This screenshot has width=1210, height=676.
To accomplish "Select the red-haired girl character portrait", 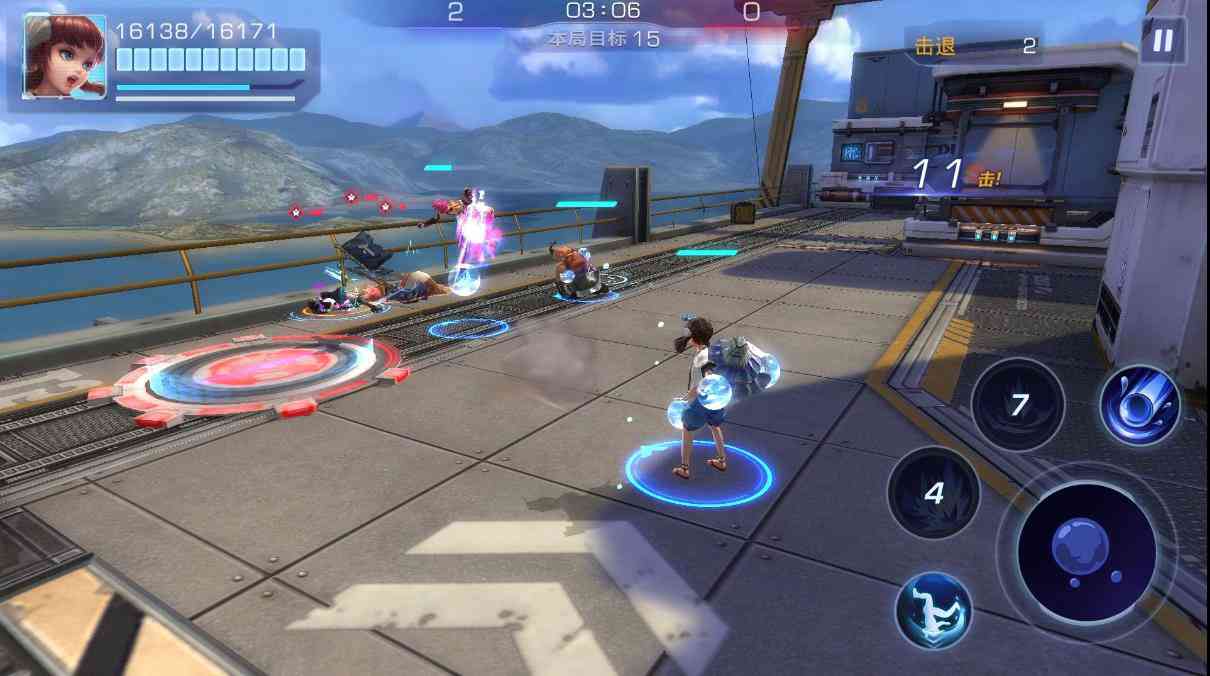I will pos(64,56).
